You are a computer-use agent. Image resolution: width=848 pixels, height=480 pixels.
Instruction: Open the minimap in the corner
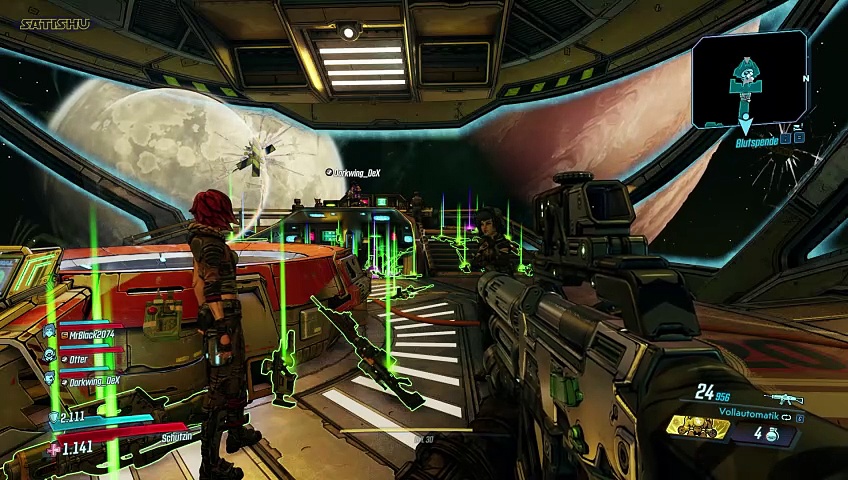pyautogui.click(x=749, y=80)
